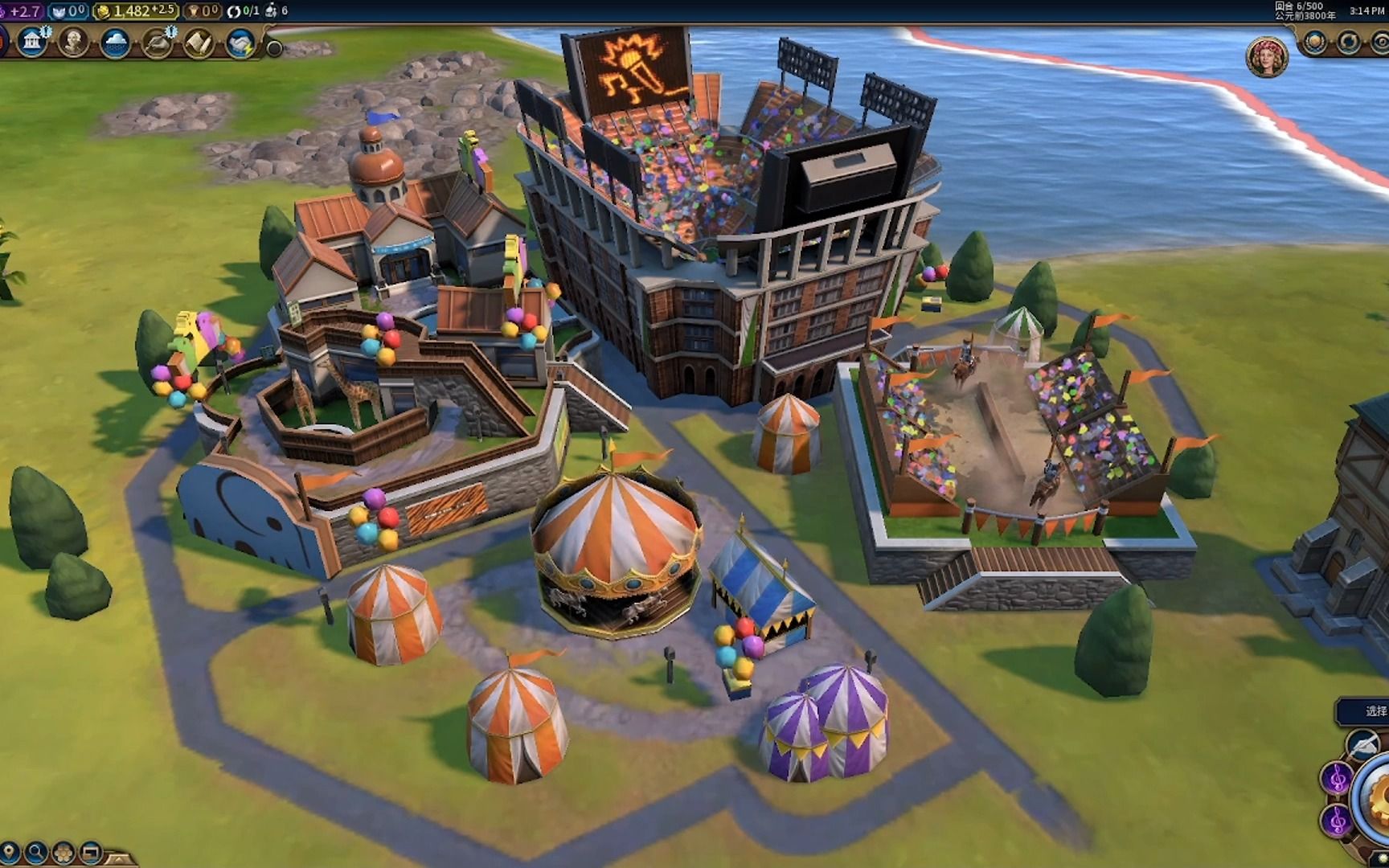Viewport: 1389px width, 868px height.
Task: Click the circular arrows icon in the top-right bar
Action: pyautogui.click(x=1349, y=42)
